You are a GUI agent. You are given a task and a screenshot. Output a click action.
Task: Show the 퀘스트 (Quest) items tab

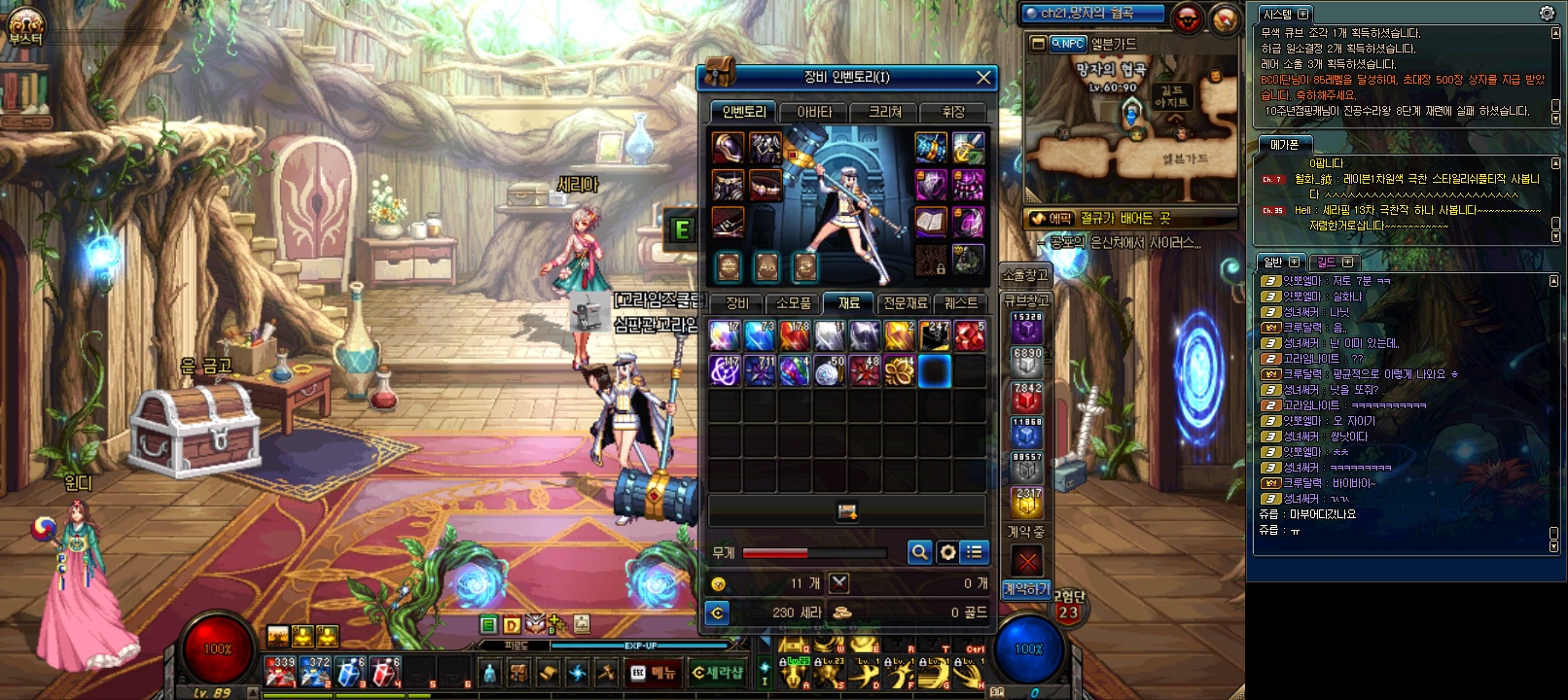(960, 303)
